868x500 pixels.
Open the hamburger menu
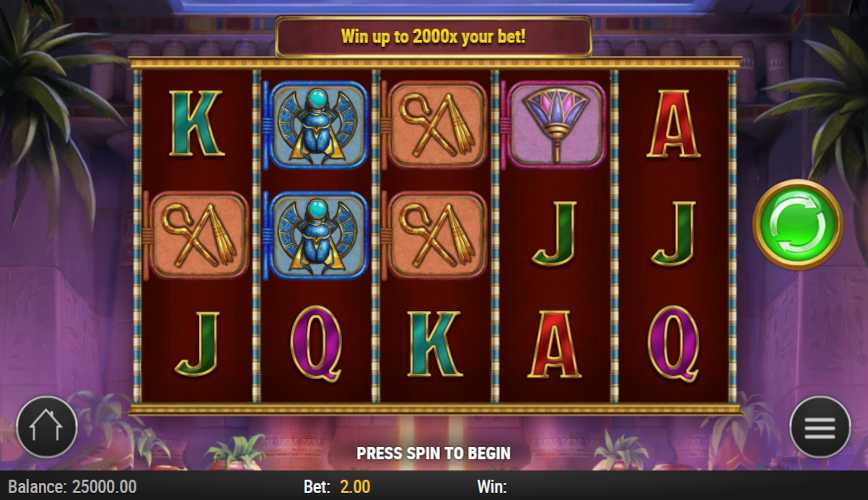tap(819, 427)
